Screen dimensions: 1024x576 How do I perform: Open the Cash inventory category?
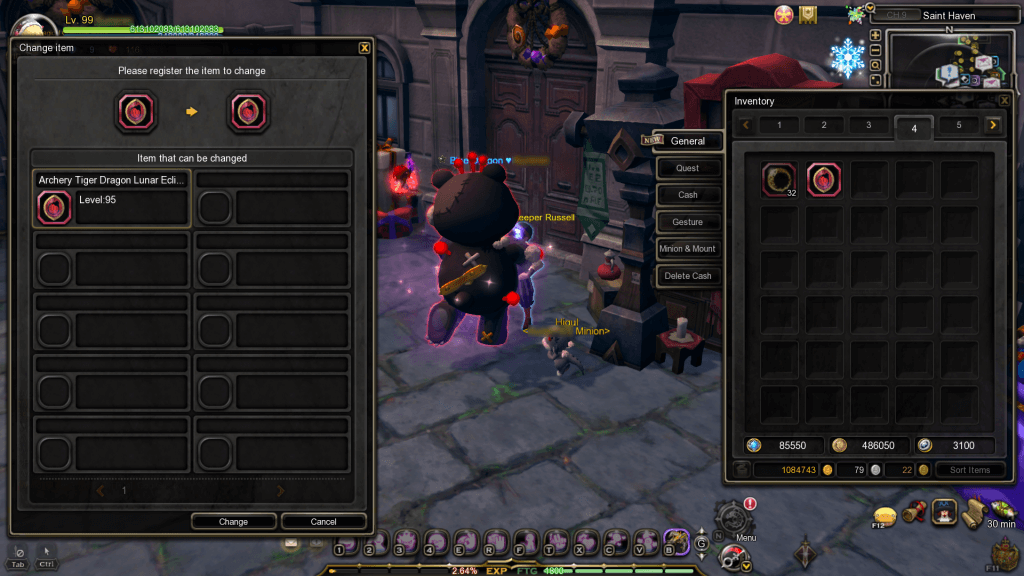point(687,195)
